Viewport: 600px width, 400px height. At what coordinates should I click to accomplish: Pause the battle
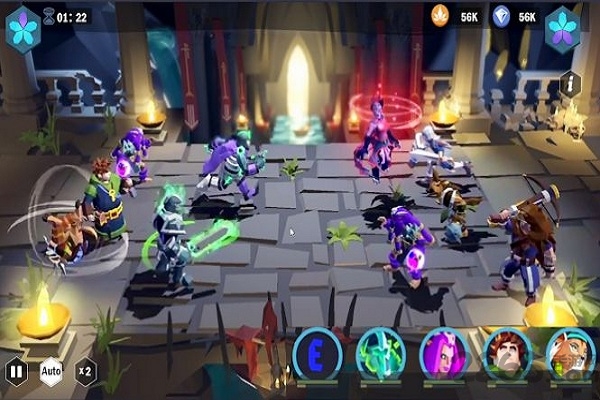pyautogui.click(x=17, y=373)
